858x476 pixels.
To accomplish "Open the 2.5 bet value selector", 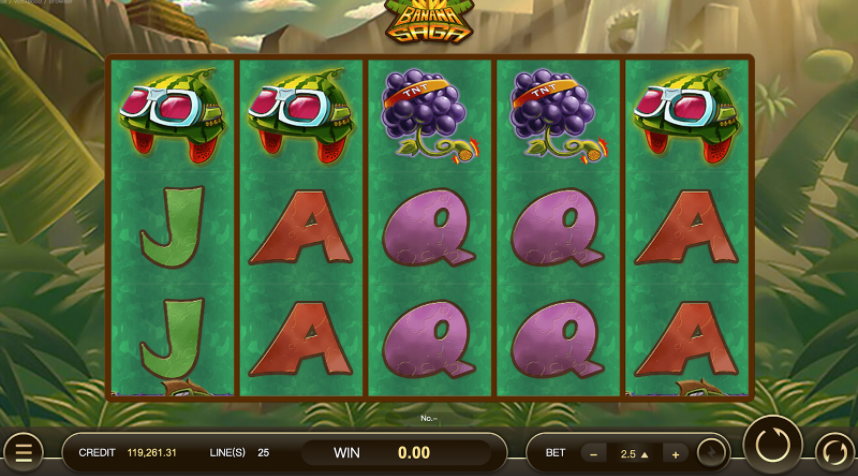I will pyautogui.click(x=635, y=453).
